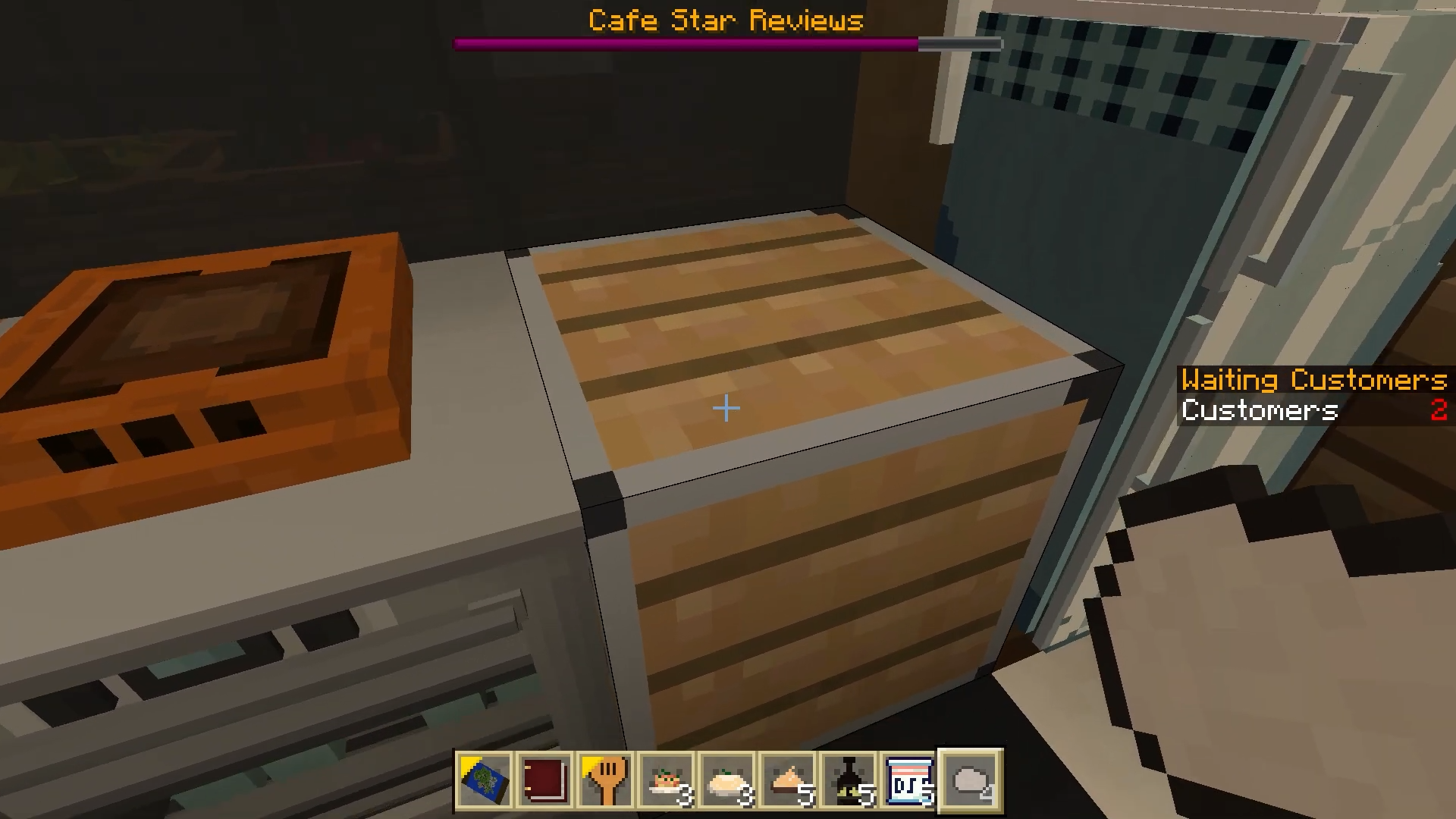
Task: Equip the wooden spatula from hotbar
Action: [x=607, y=780]
